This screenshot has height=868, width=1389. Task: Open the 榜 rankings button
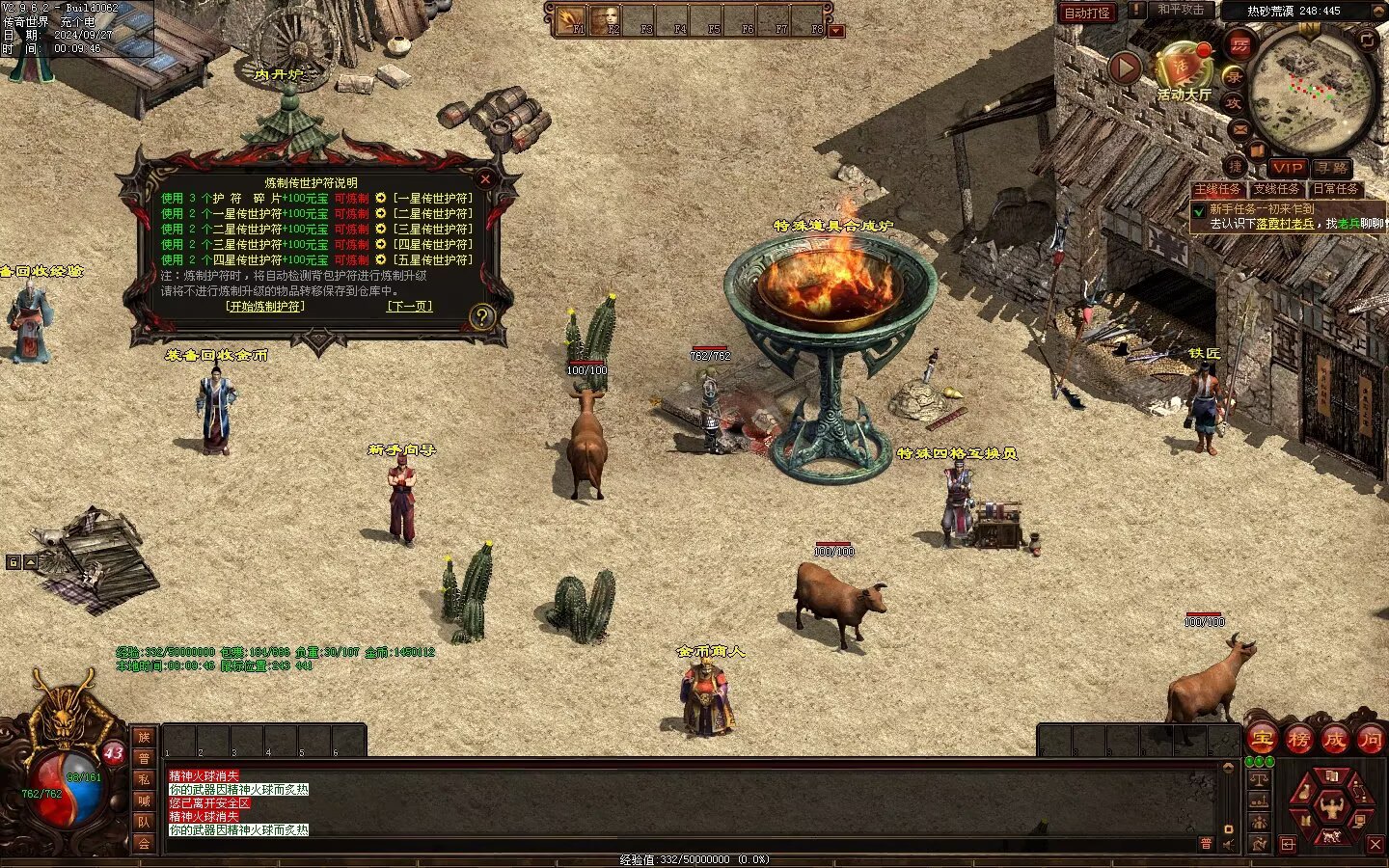(x=1298, y=740)
